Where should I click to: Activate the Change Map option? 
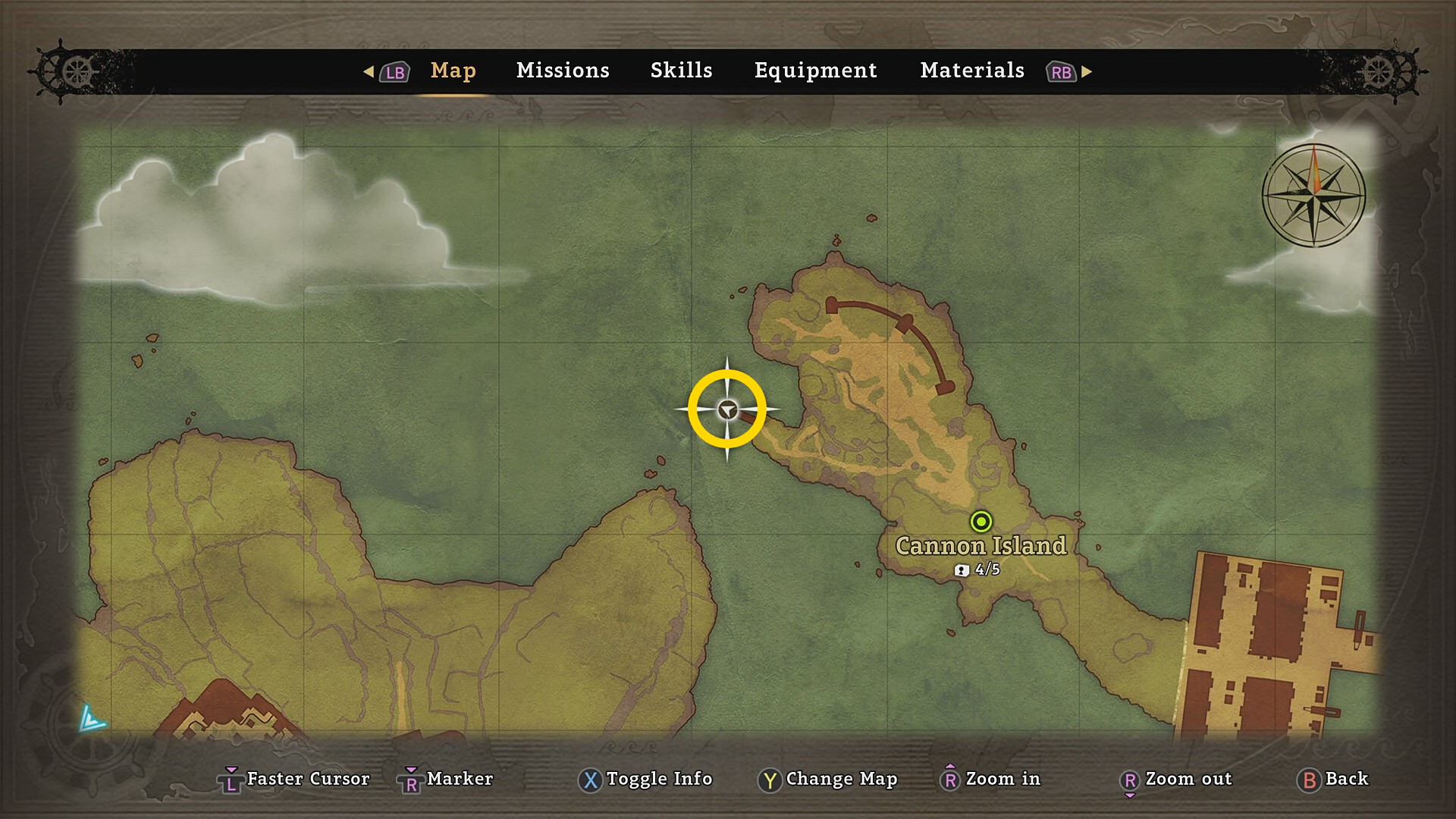828,779
